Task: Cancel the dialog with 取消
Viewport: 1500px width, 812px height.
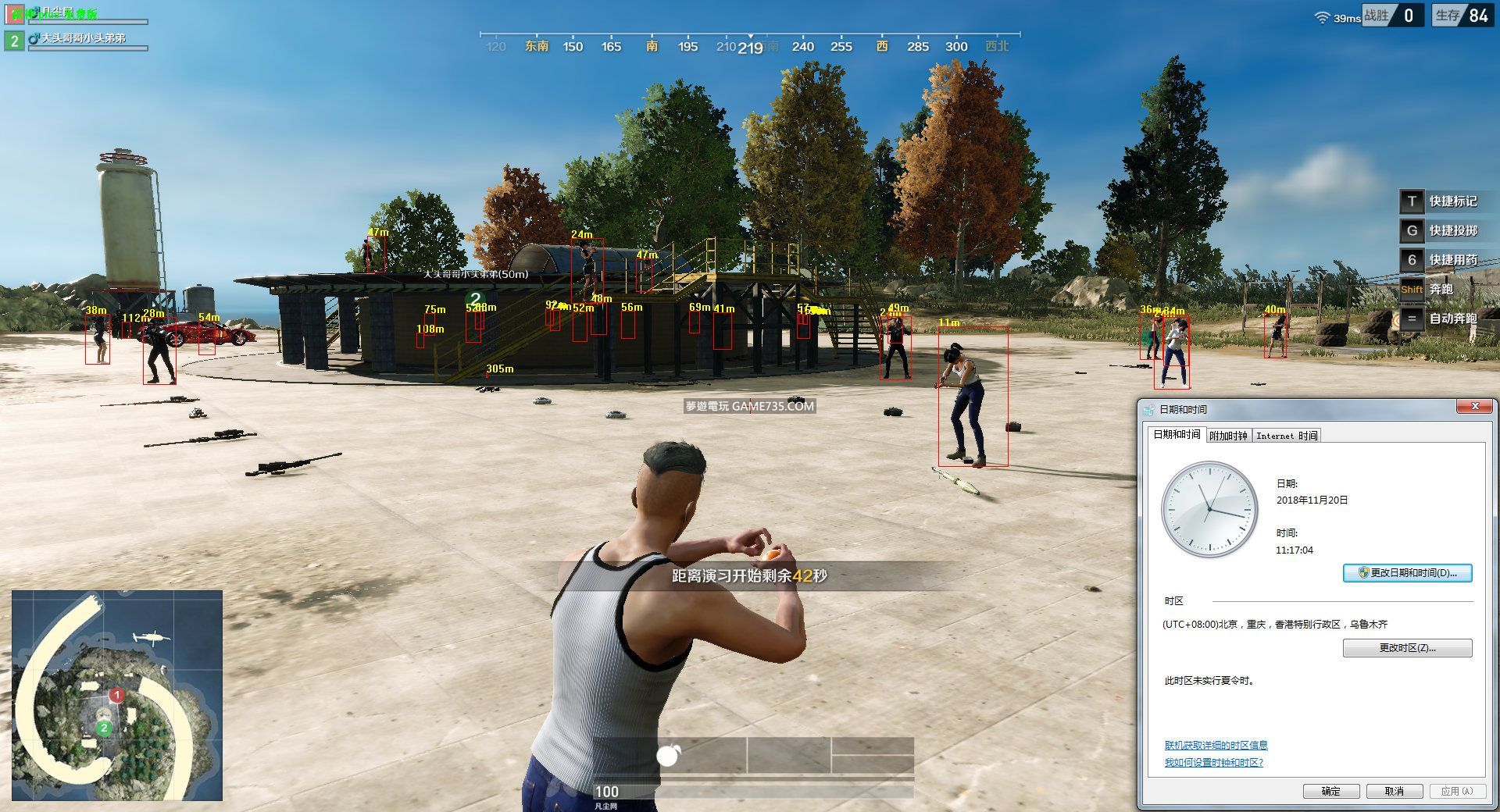Action: click(x=1394, y=791)
